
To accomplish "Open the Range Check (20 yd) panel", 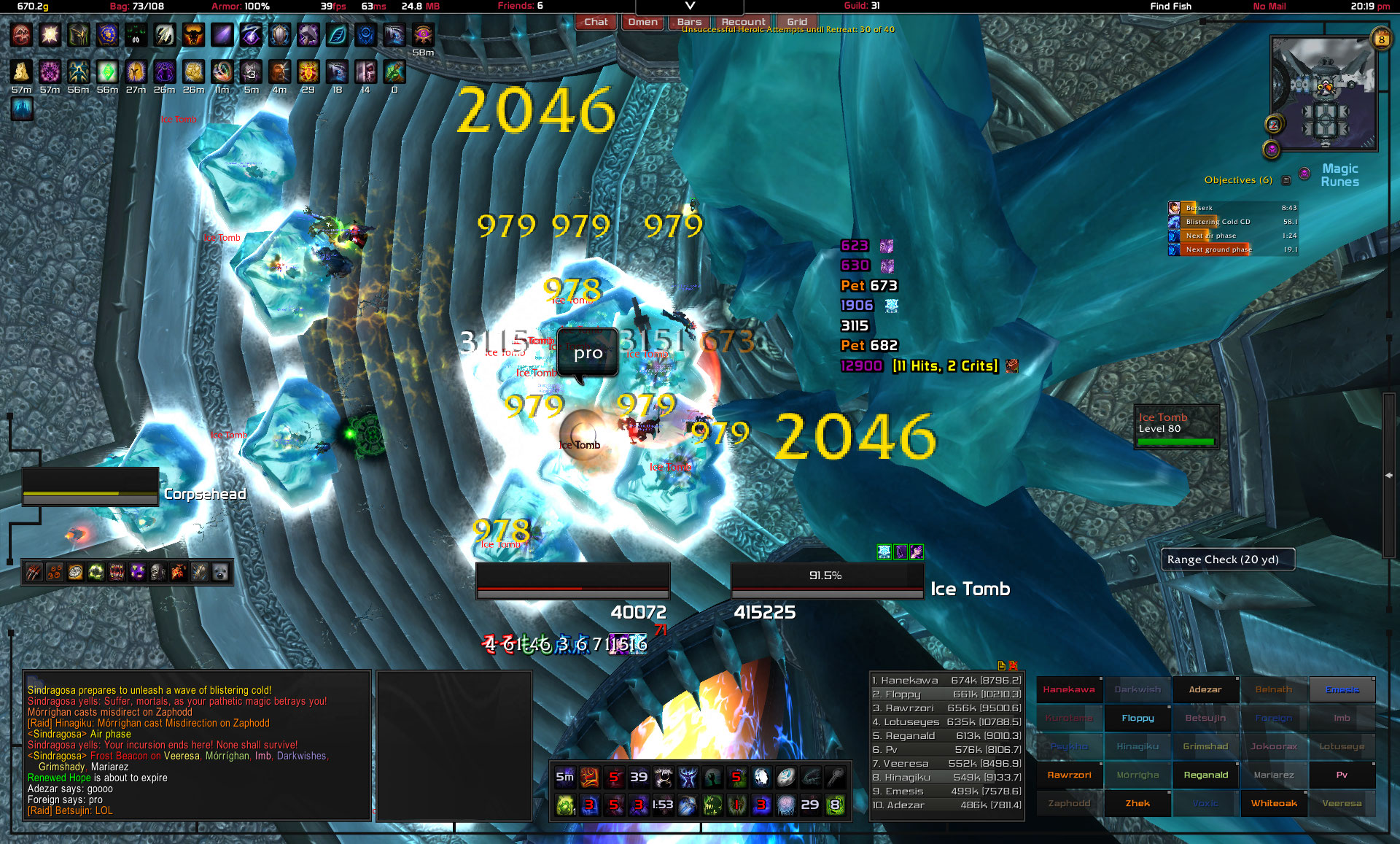I will click(x=1226, y=560).
